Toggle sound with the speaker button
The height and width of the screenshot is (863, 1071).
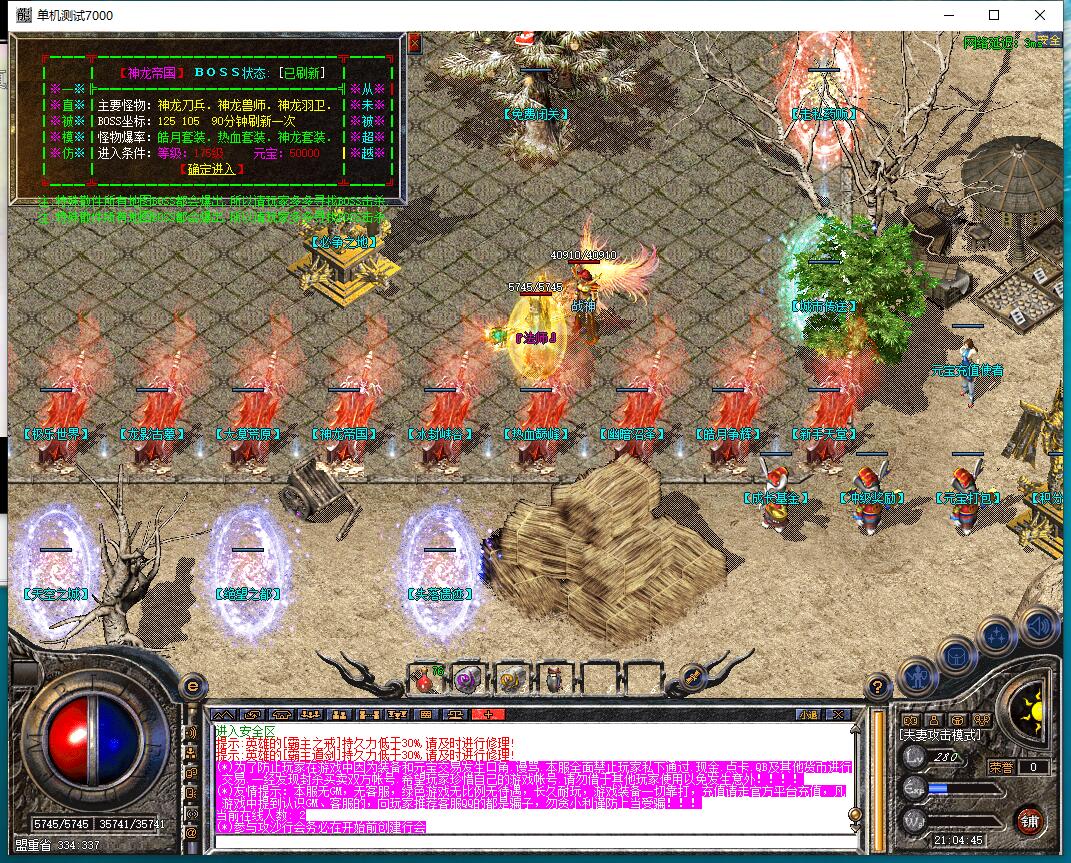click(1038, 625)
